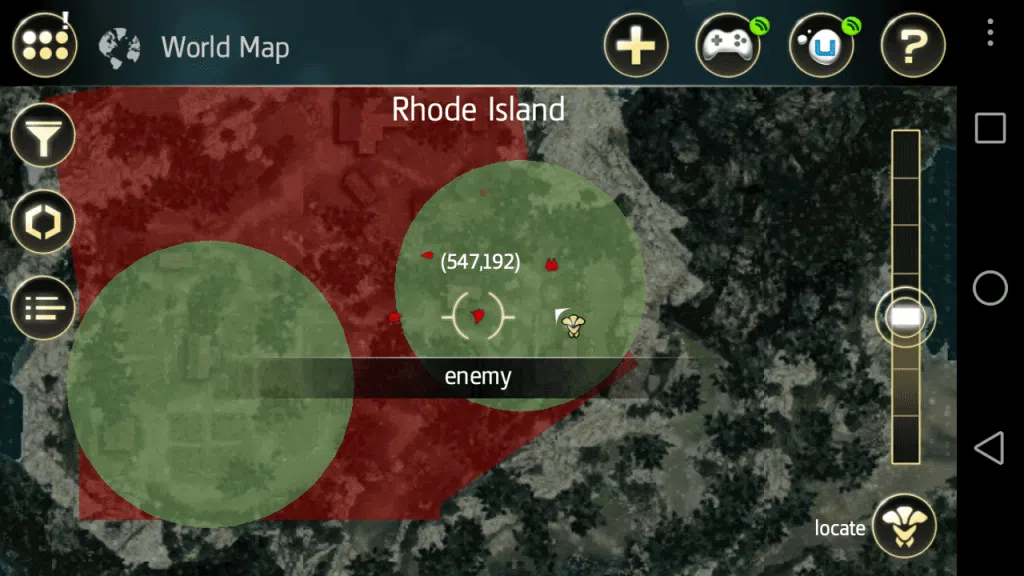The height and width of the screenshot is (576, 1024).
Task: Locate your fleet with the locate button
Action: point(904,526)
